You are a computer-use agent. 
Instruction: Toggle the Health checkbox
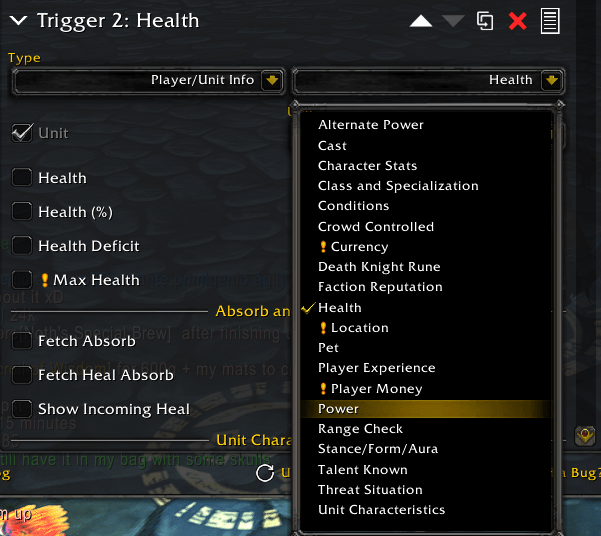click(21, 178)
